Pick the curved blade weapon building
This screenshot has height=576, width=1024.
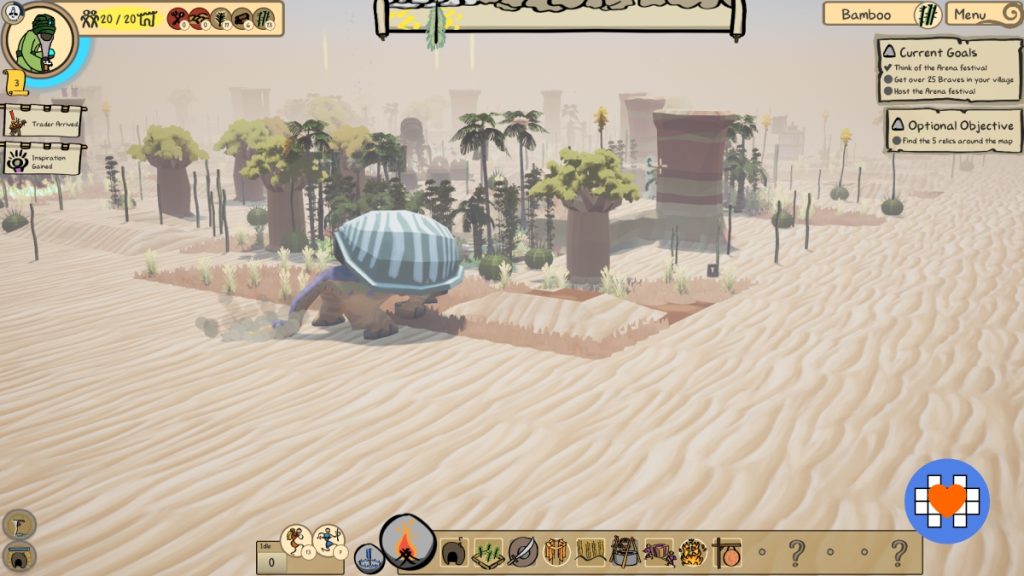[x=523, y=552]
